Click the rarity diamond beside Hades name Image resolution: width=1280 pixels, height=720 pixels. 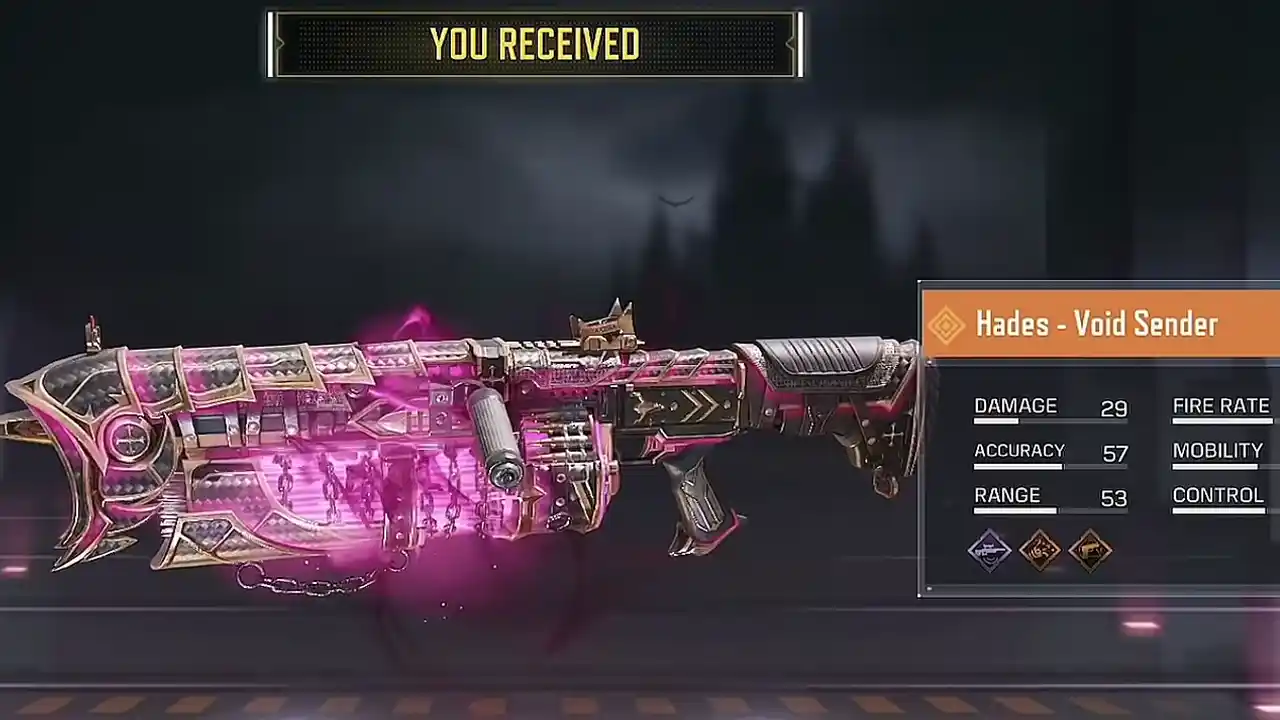(x=946, y=324)
